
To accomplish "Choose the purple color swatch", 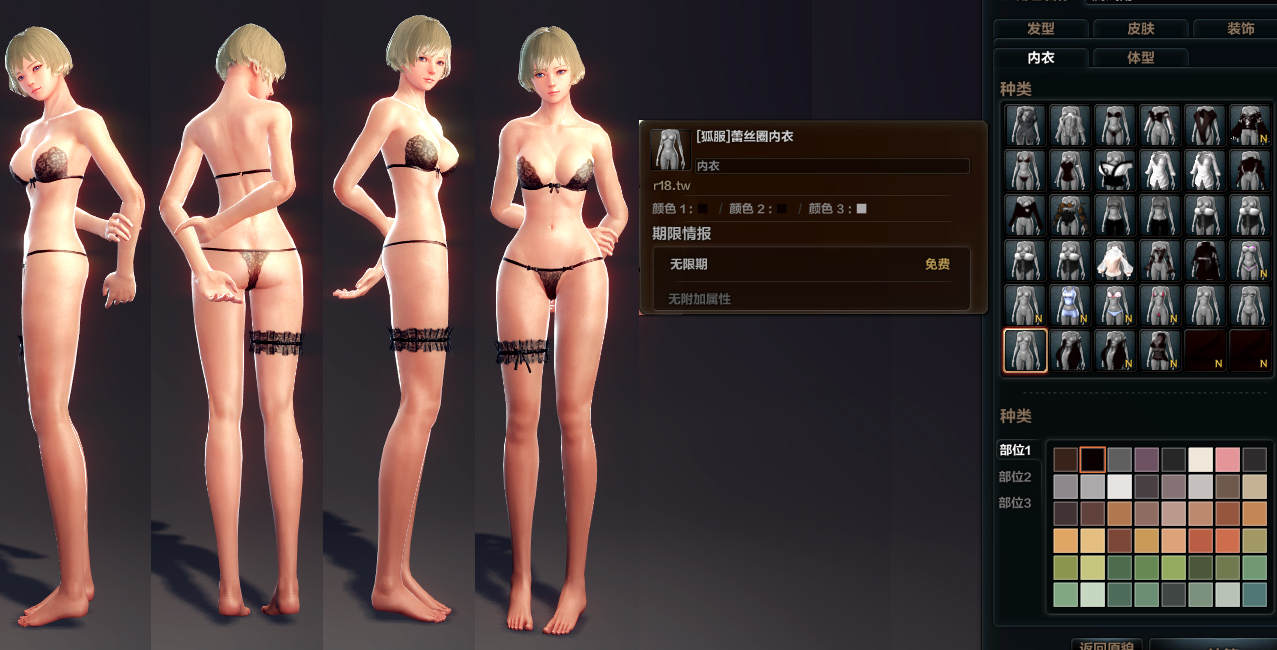I will pos(1146,460).
